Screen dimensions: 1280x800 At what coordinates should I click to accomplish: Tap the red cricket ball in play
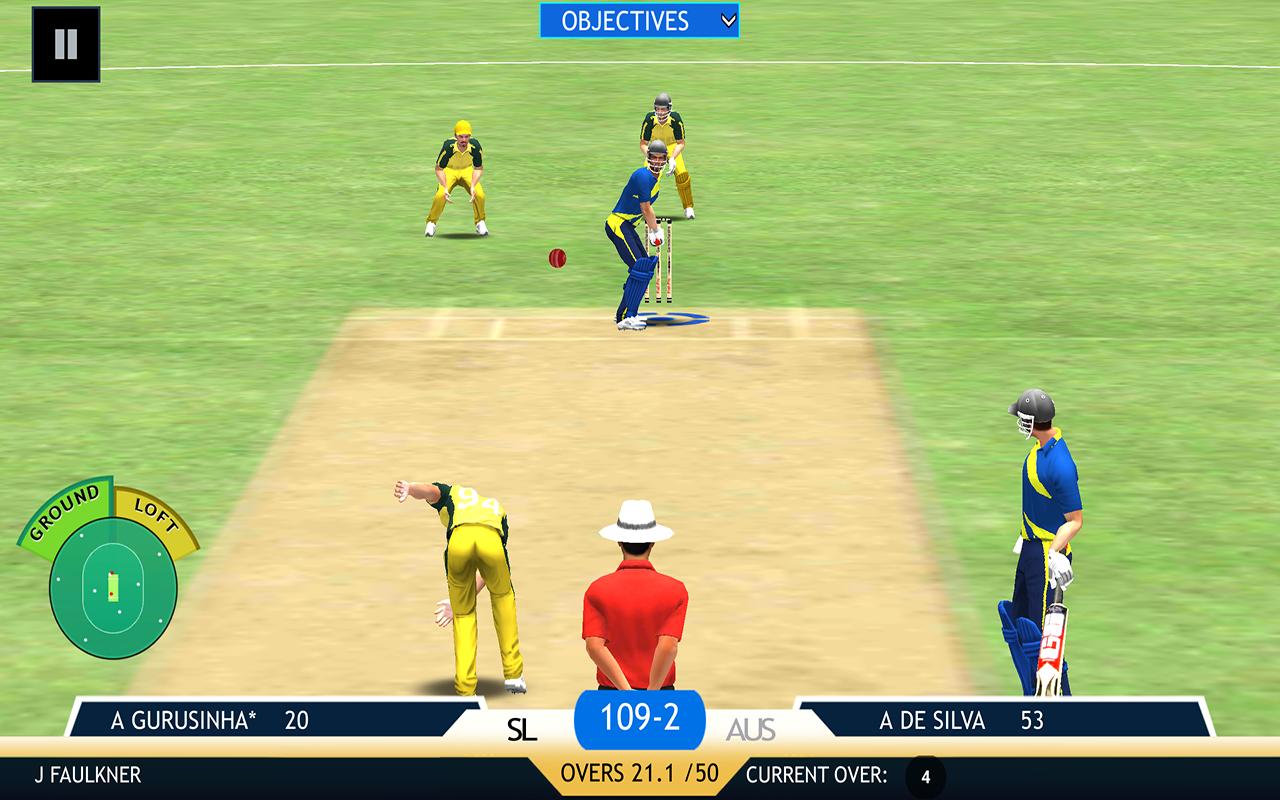[556, 259]
